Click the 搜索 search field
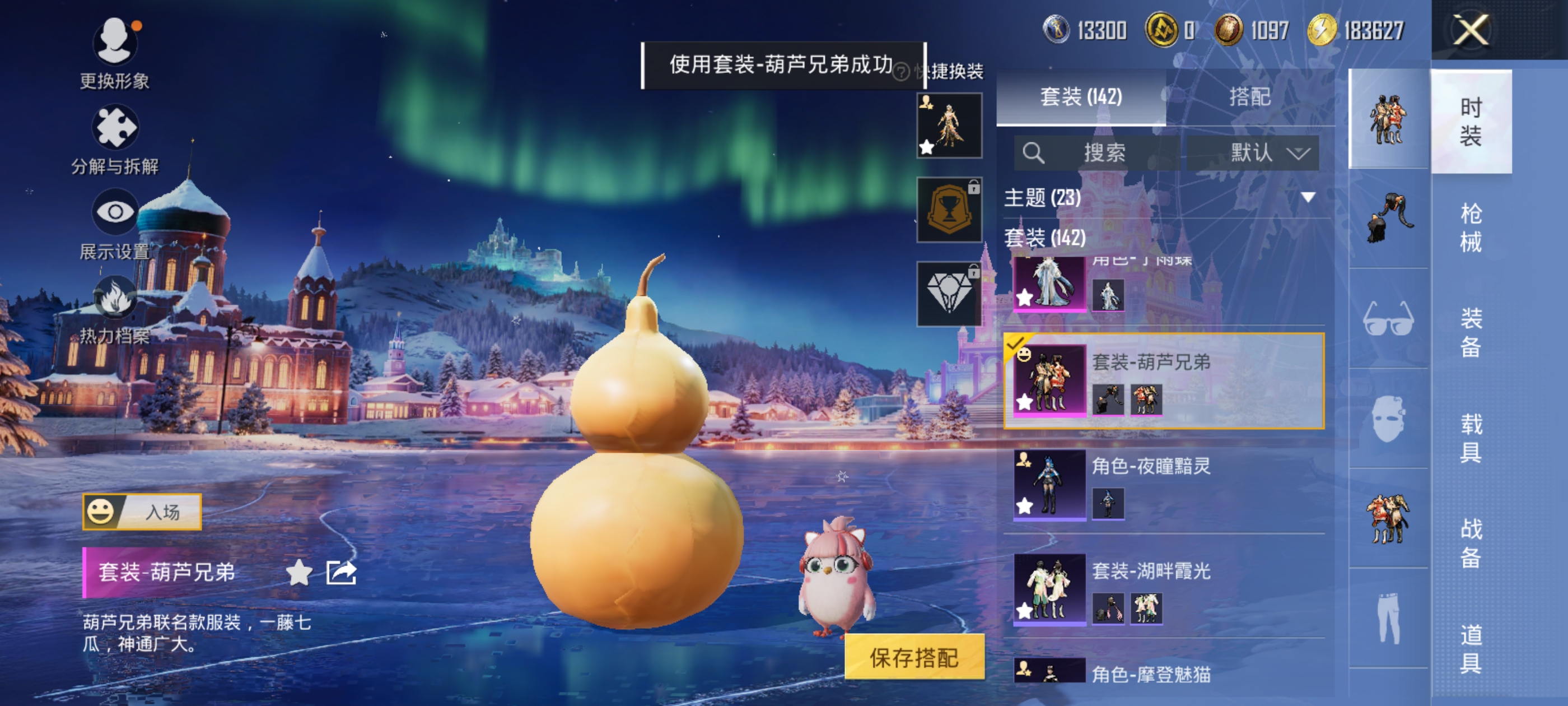This screenshot has width=1568, height=706. click(x=1097, y=152)
